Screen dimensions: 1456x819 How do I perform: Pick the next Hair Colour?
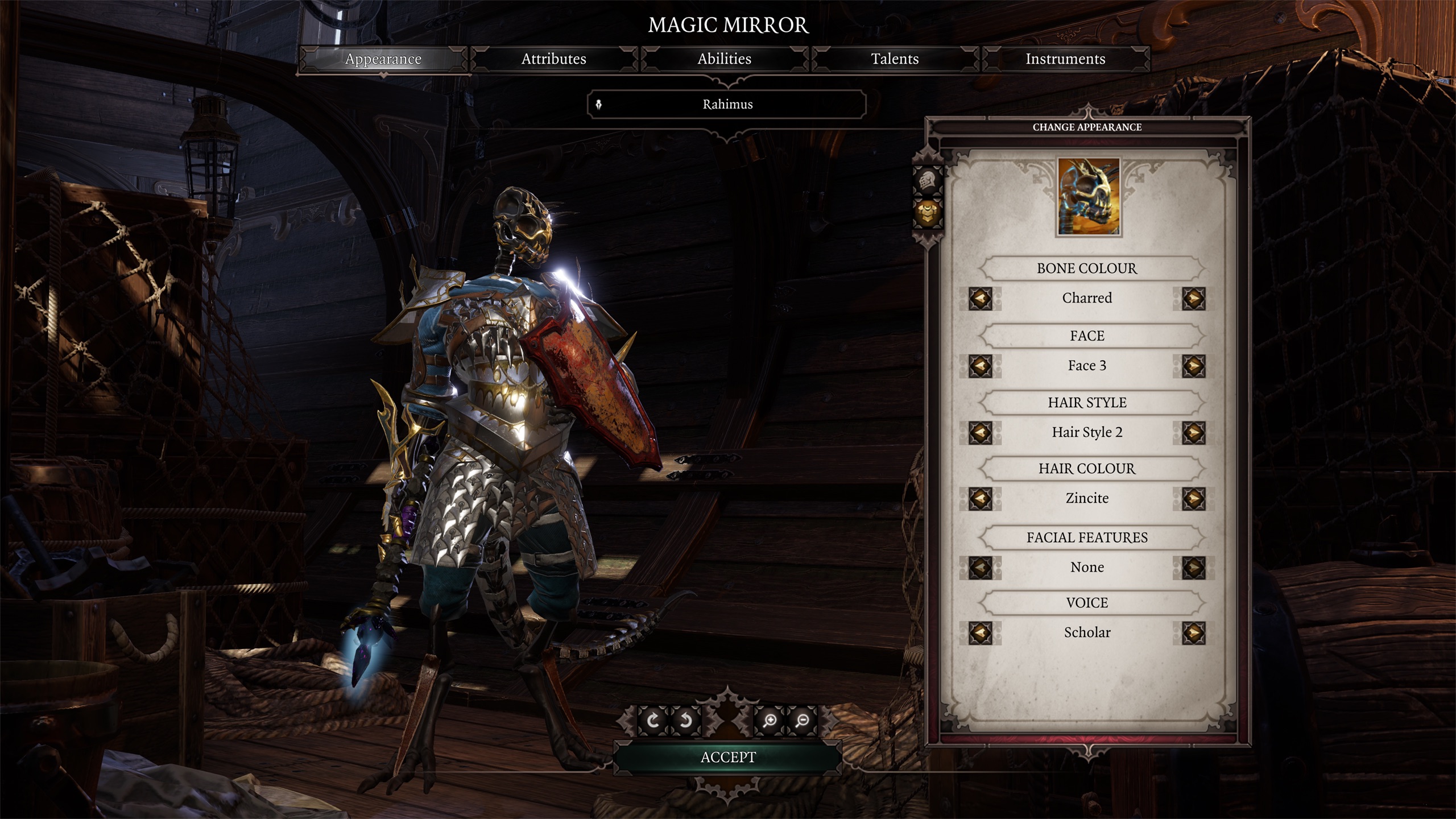(1193, 499)
